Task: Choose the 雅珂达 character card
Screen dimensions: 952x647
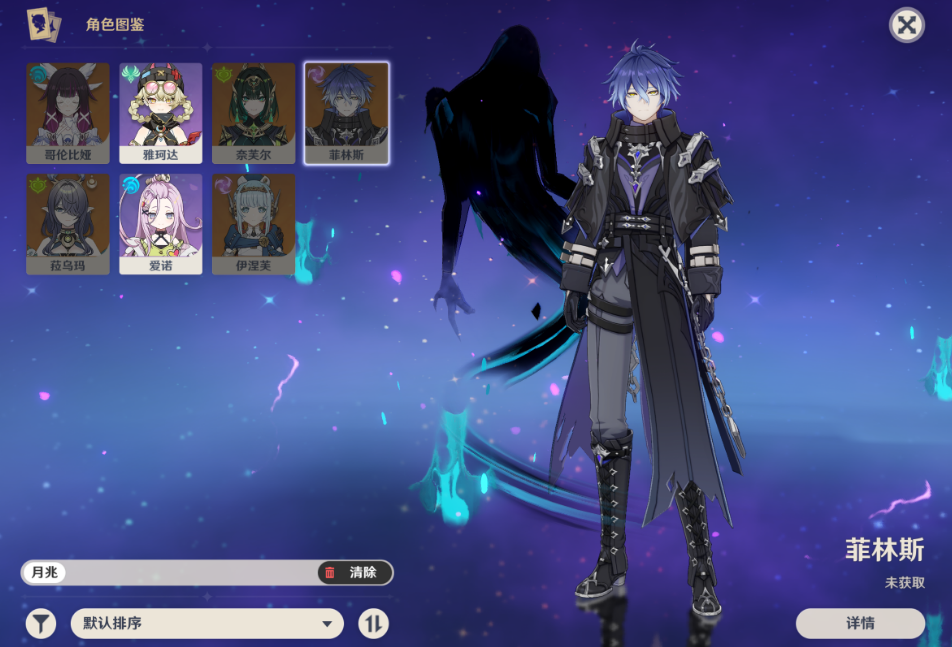Action: click(x=161, y=112)
